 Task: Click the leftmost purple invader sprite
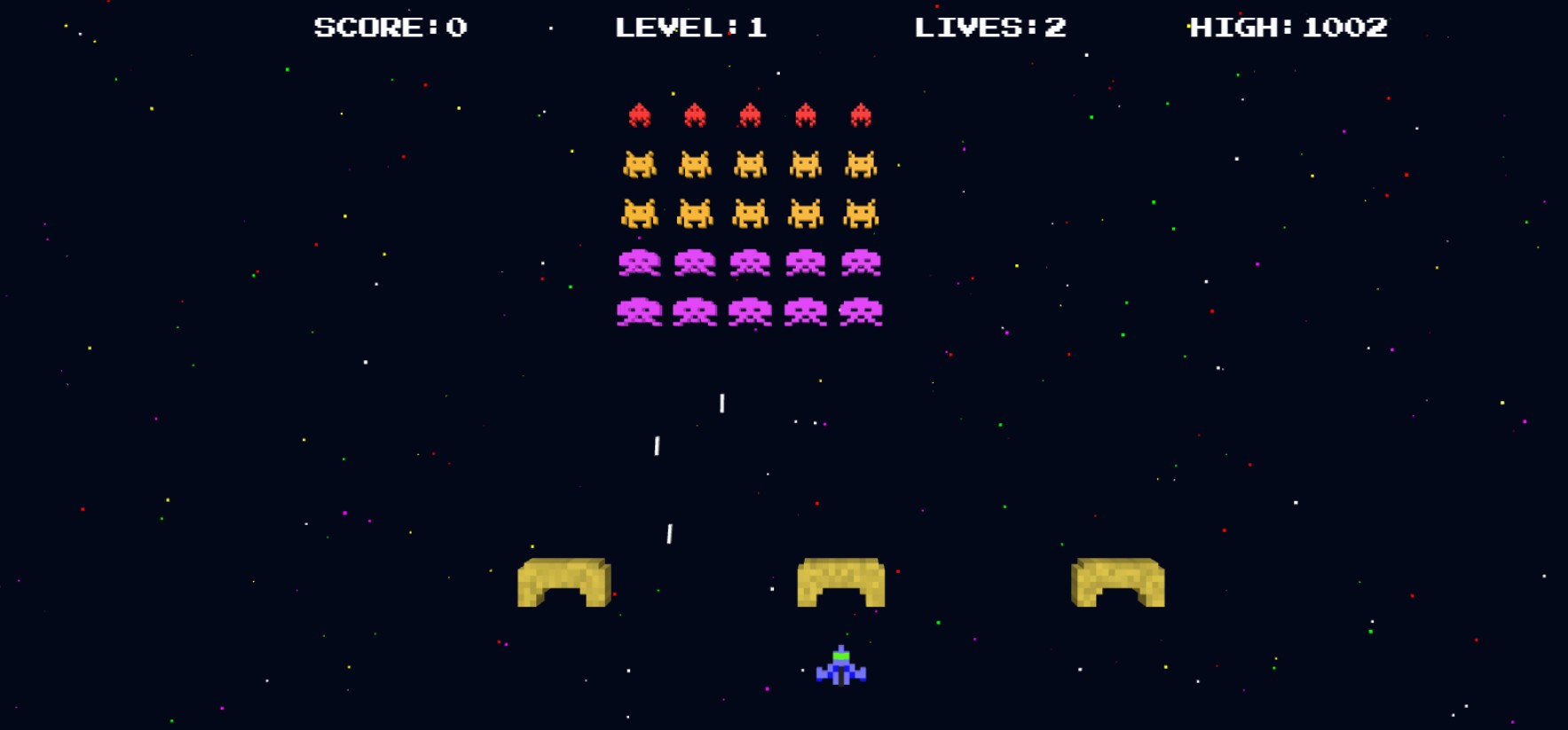tap(641, 263)
